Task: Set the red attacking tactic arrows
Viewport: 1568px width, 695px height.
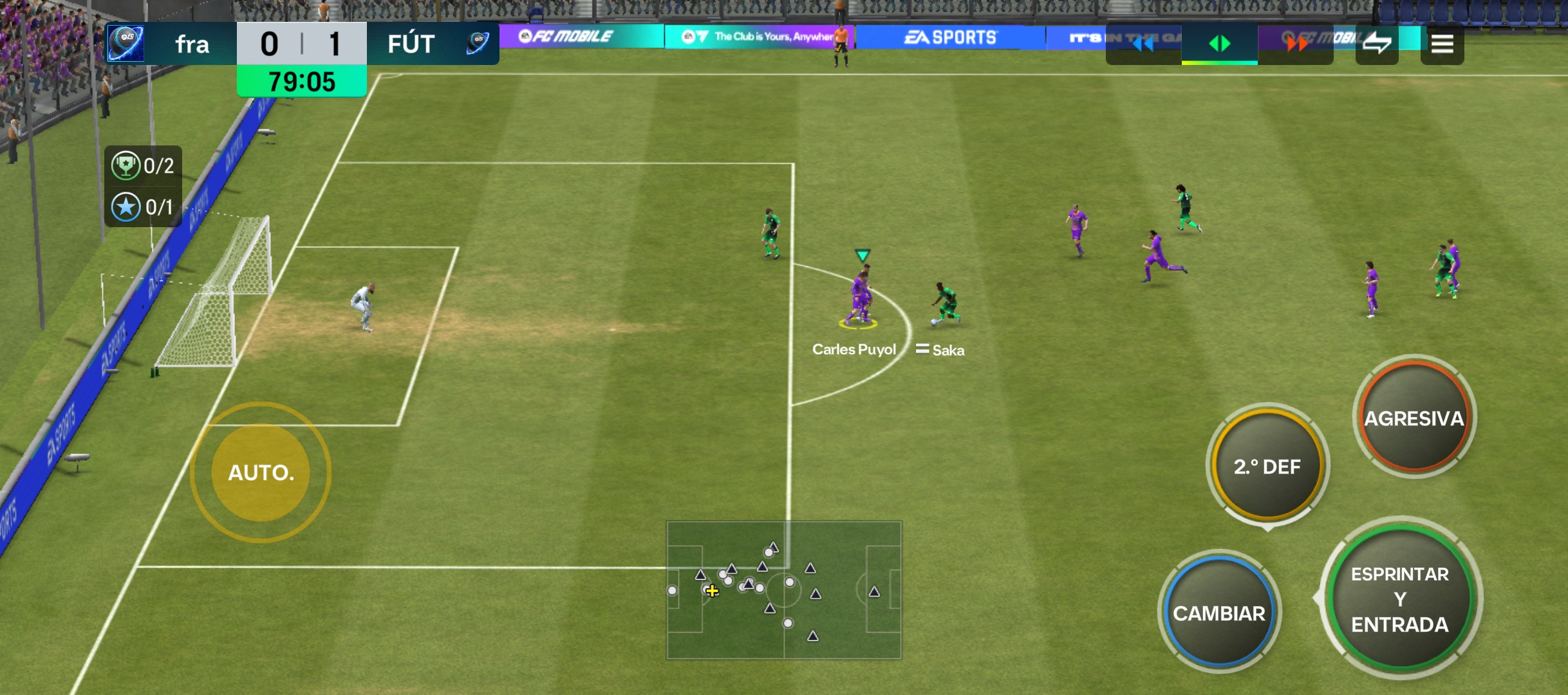Action: pos(1296,44)
